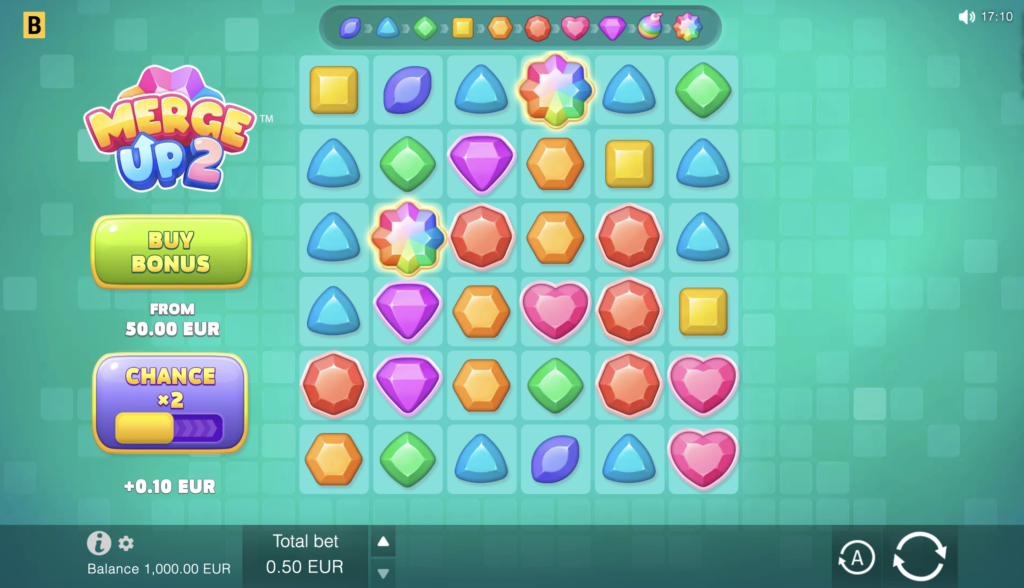Screen dimensions: 1024x588
Task: Toggle the sound speaker icon
Action: 966,17
